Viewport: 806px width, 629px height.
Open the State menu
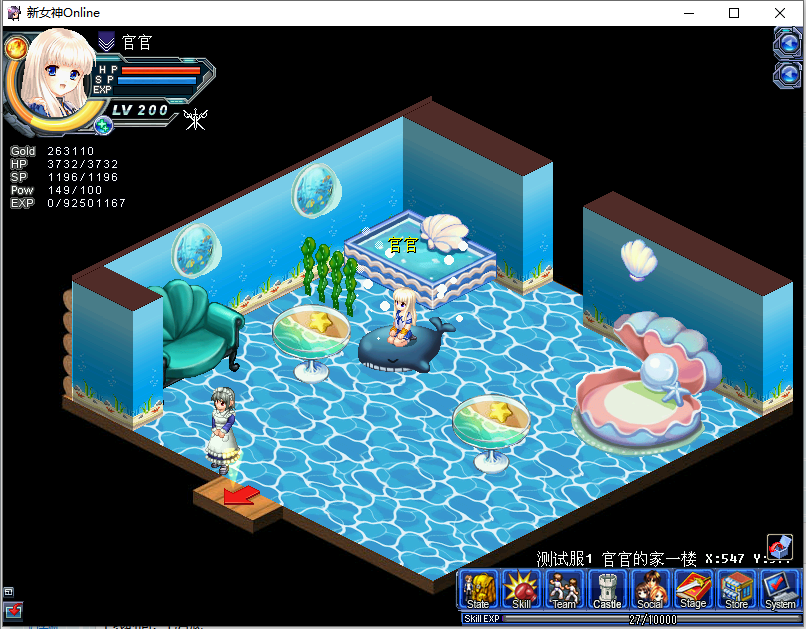tap(478, 590)
